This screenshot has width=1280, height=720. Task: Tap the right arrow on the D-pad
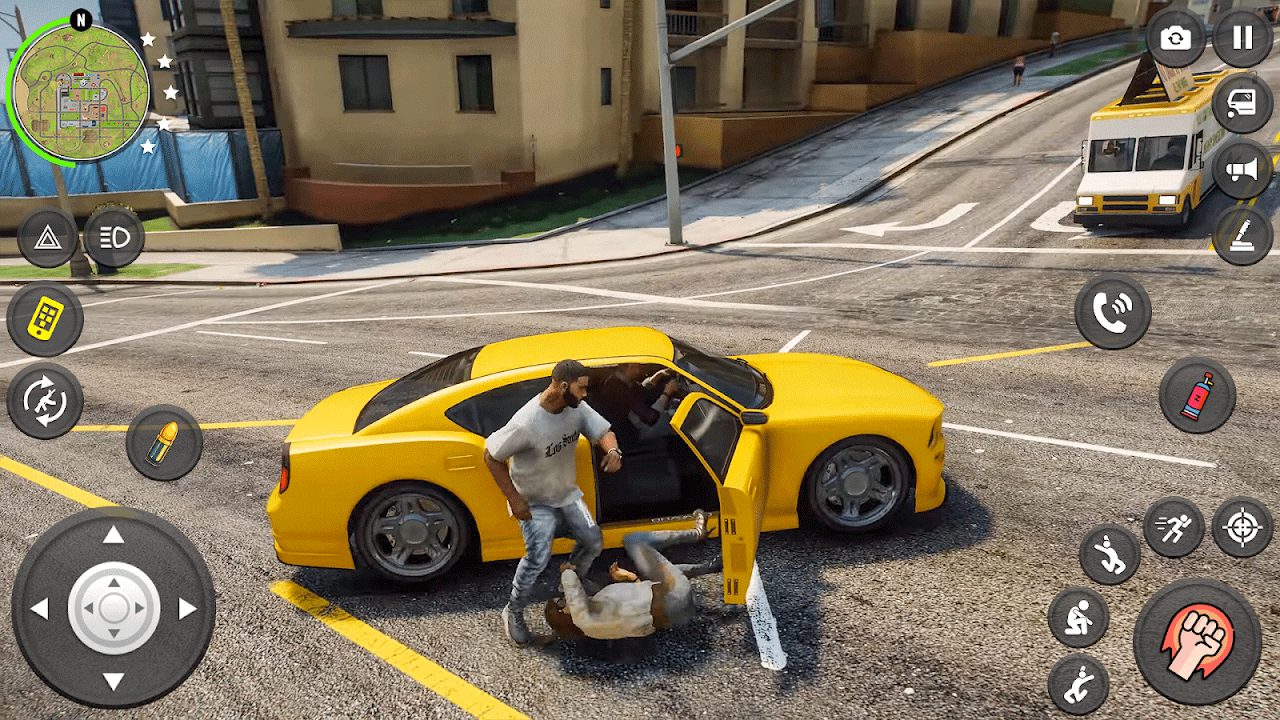pos(187,608)
